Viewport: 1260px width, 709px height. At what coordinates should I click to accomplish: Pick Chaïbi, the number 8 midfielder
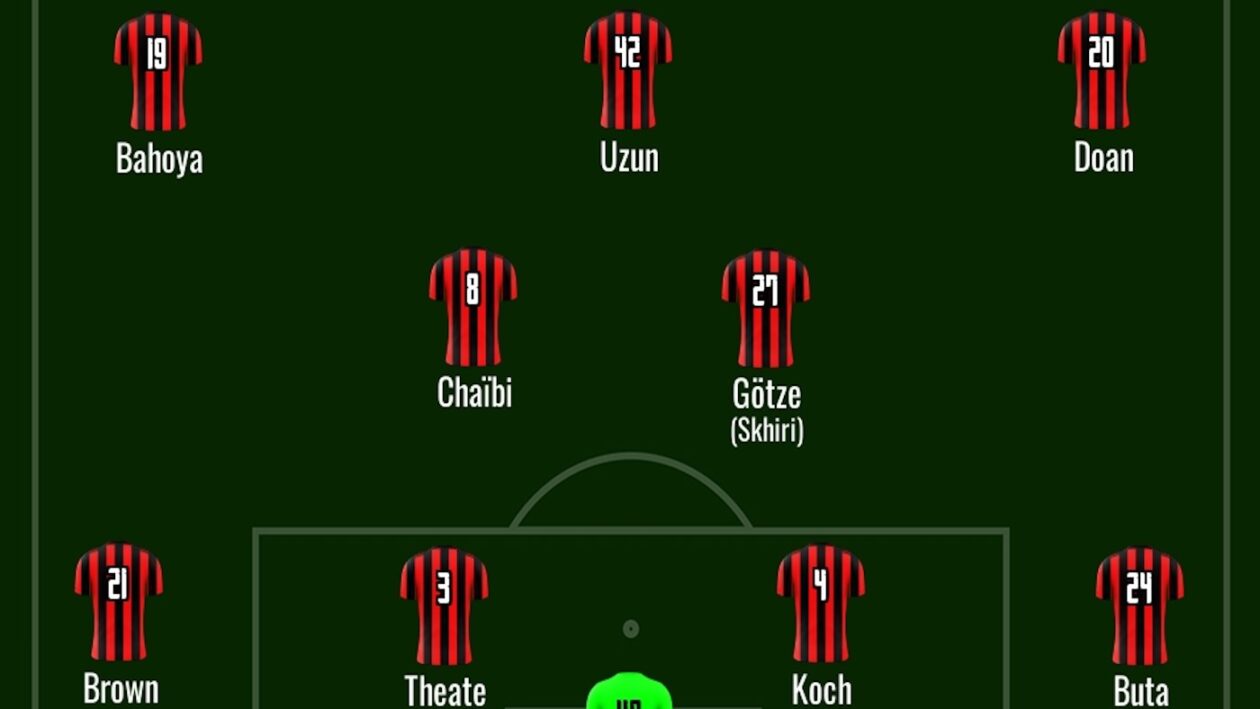tap(473, 307)
